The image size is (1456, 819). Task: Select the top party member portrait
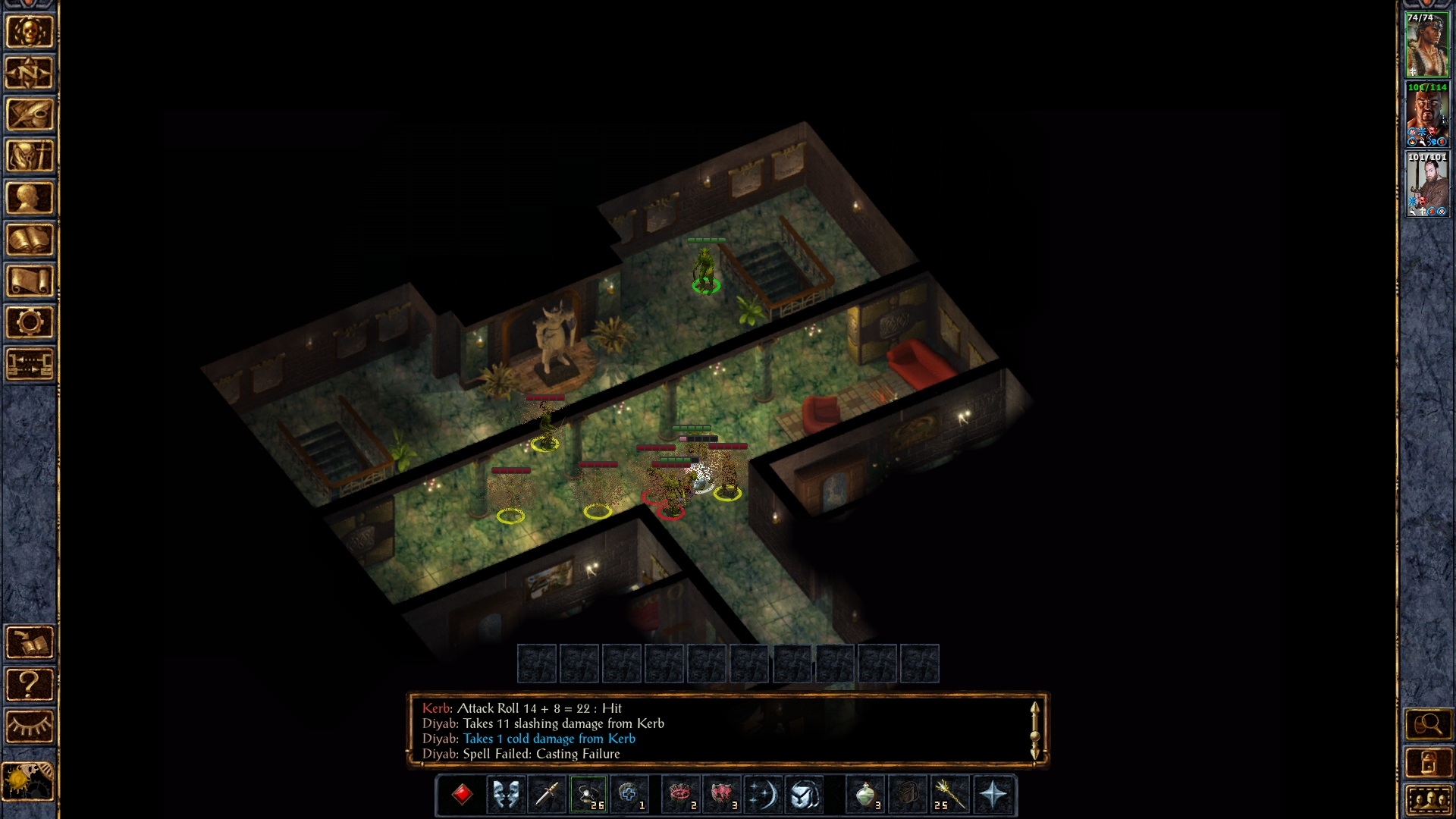click(1426, 45)
